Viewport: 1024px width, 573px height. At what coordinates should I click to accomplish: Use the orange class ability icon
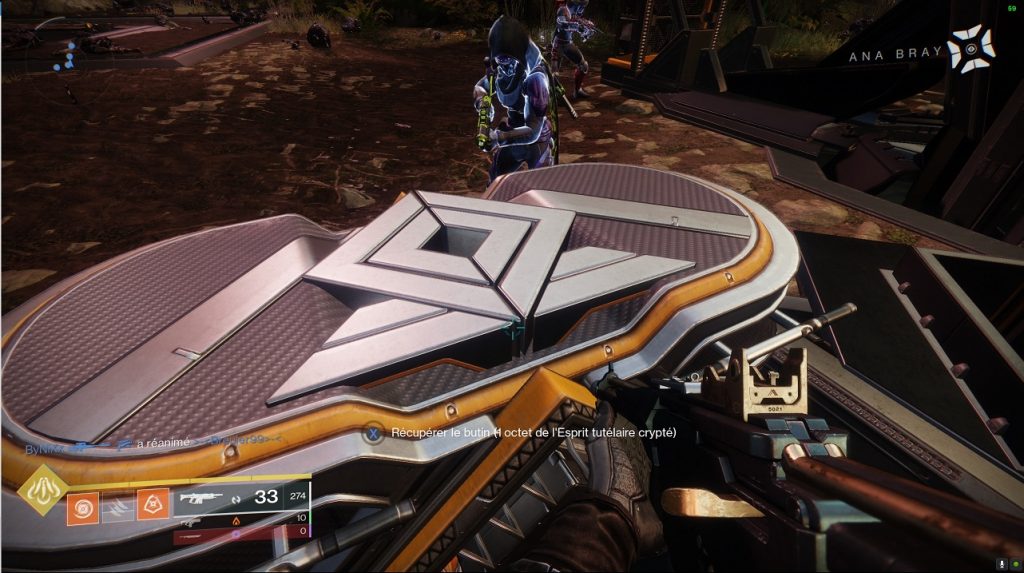click(152, 507)
